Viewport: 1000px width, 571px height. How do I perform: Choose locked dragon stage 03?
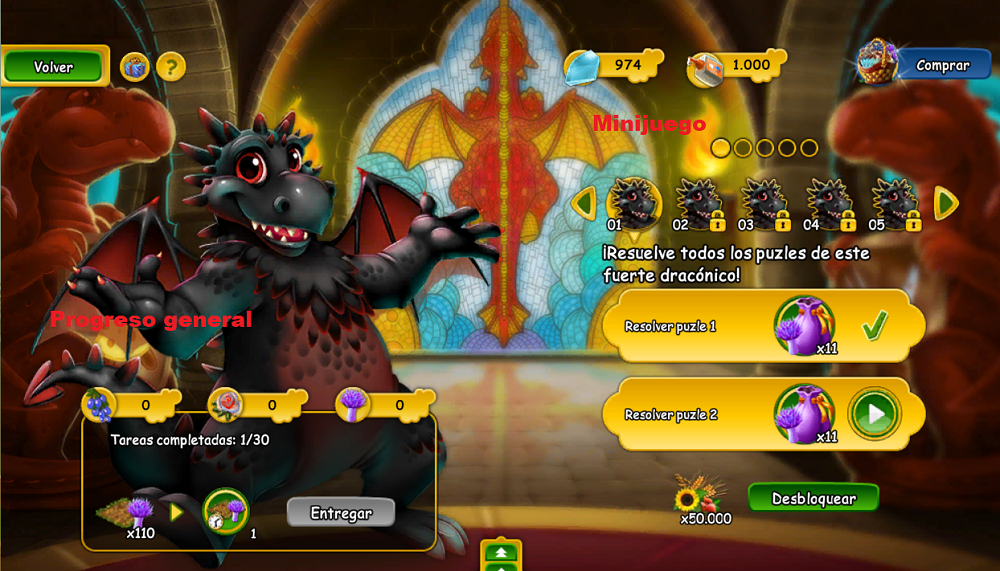764,203
